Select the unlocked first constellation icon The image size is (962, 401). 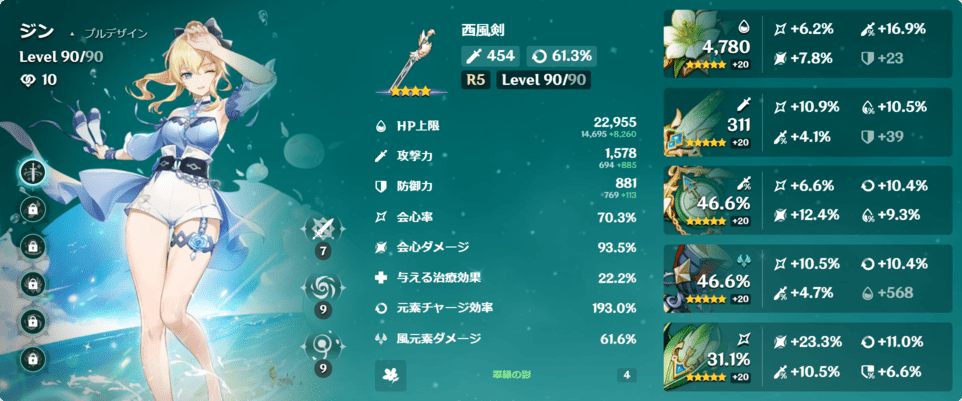pos(35,171)
